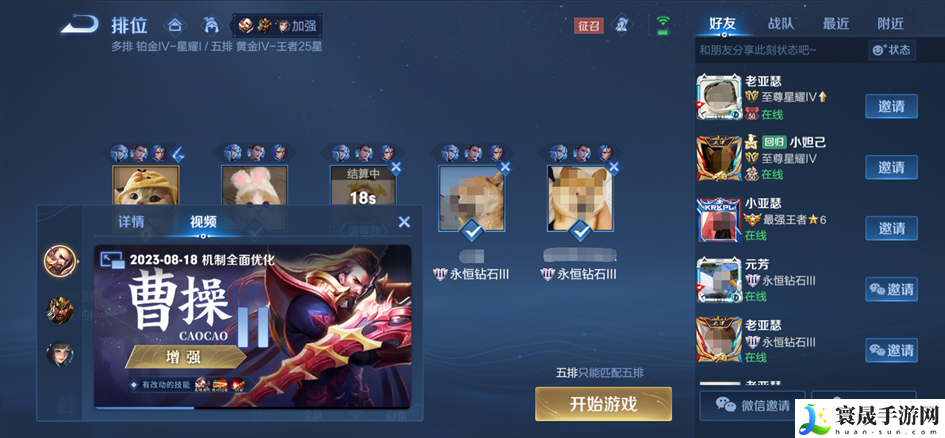Image resolution: width=945 pixels, height=438 pixels.
Task: Send WeChat invite to 元芳
Action: coord(891,290)
